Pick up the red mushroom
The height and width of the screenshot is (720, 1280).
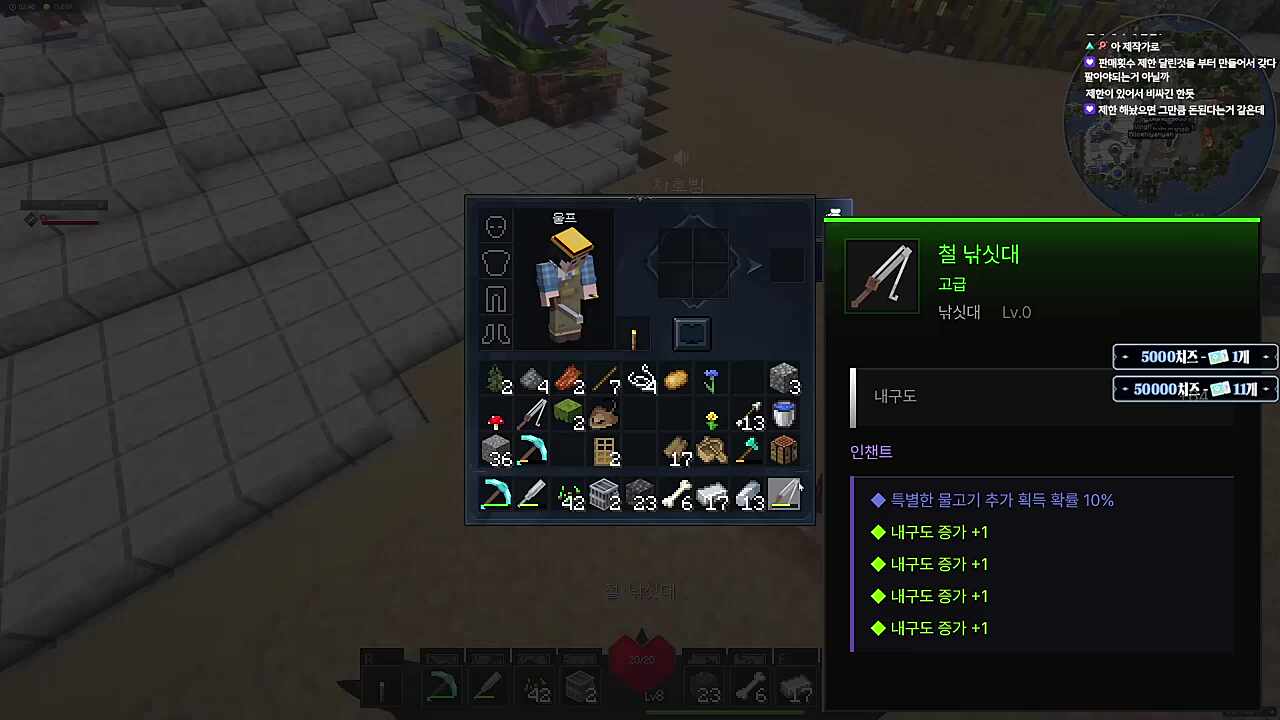click(x=496, y=416)
